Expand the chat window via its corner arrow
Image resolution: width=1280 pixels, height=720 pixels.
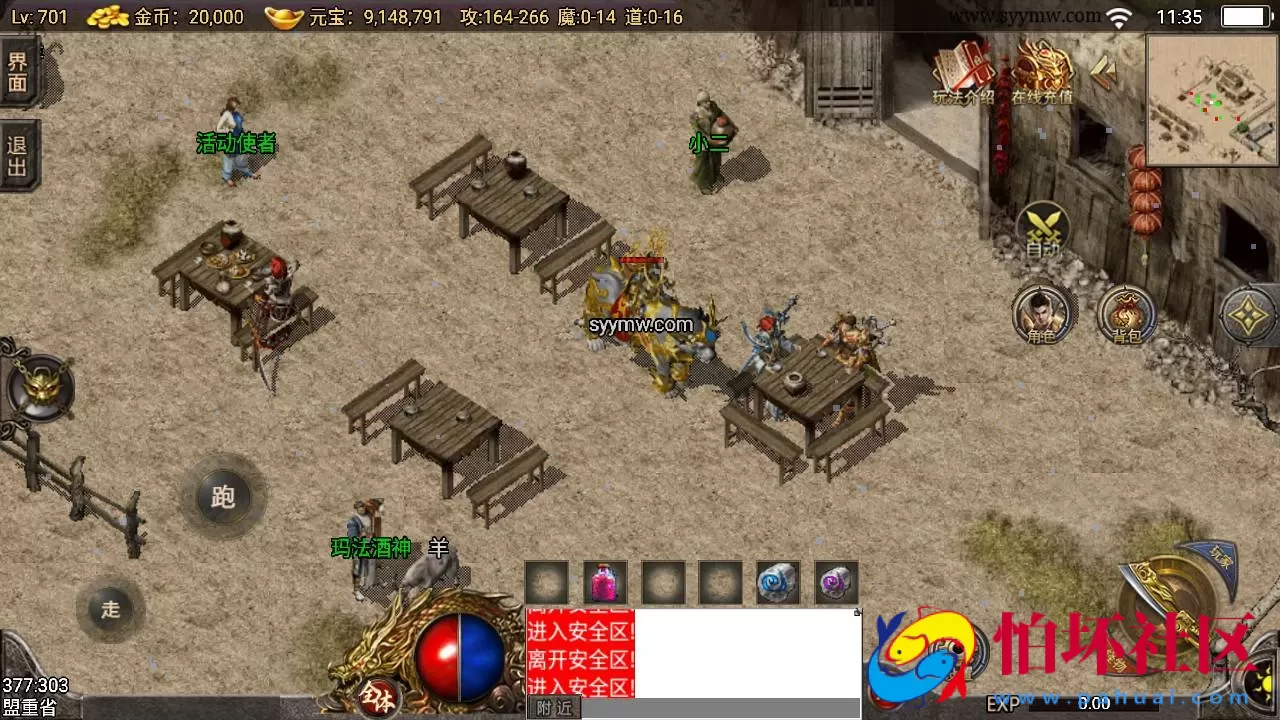[x=858, y=614]
